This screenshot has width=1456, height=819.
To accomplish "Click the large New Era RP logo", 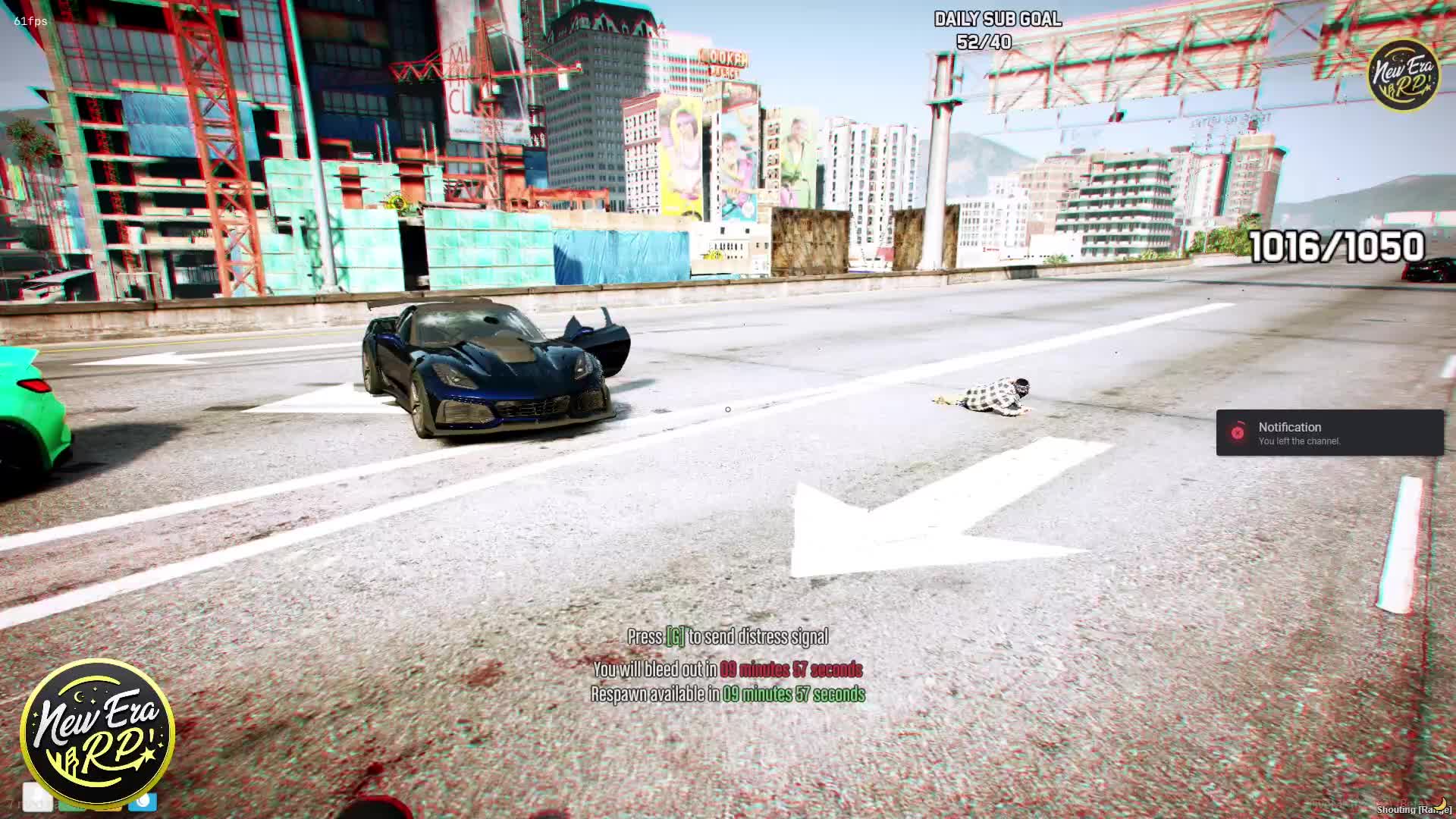I will pyautogui.click(x=98, y=733).
